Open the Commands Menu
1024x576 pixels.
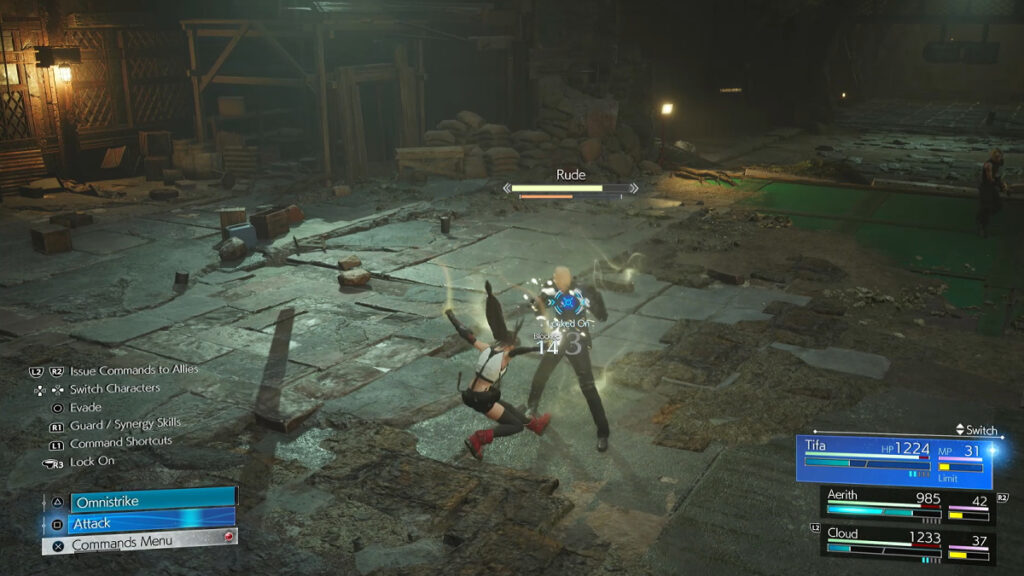140,543
